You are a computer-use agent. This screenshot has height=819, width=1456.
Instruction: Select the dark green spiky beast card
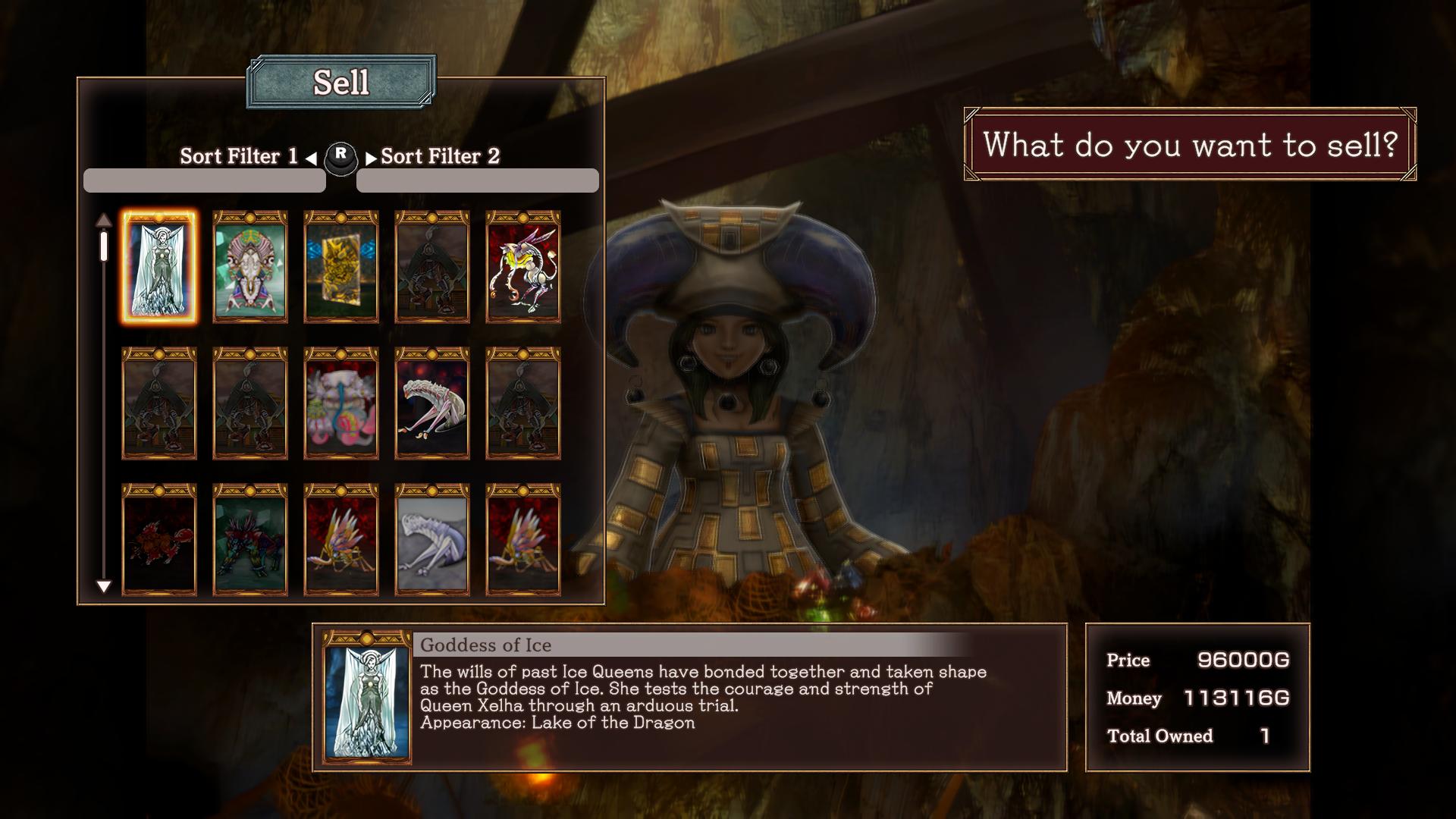(x=250, y=540)
